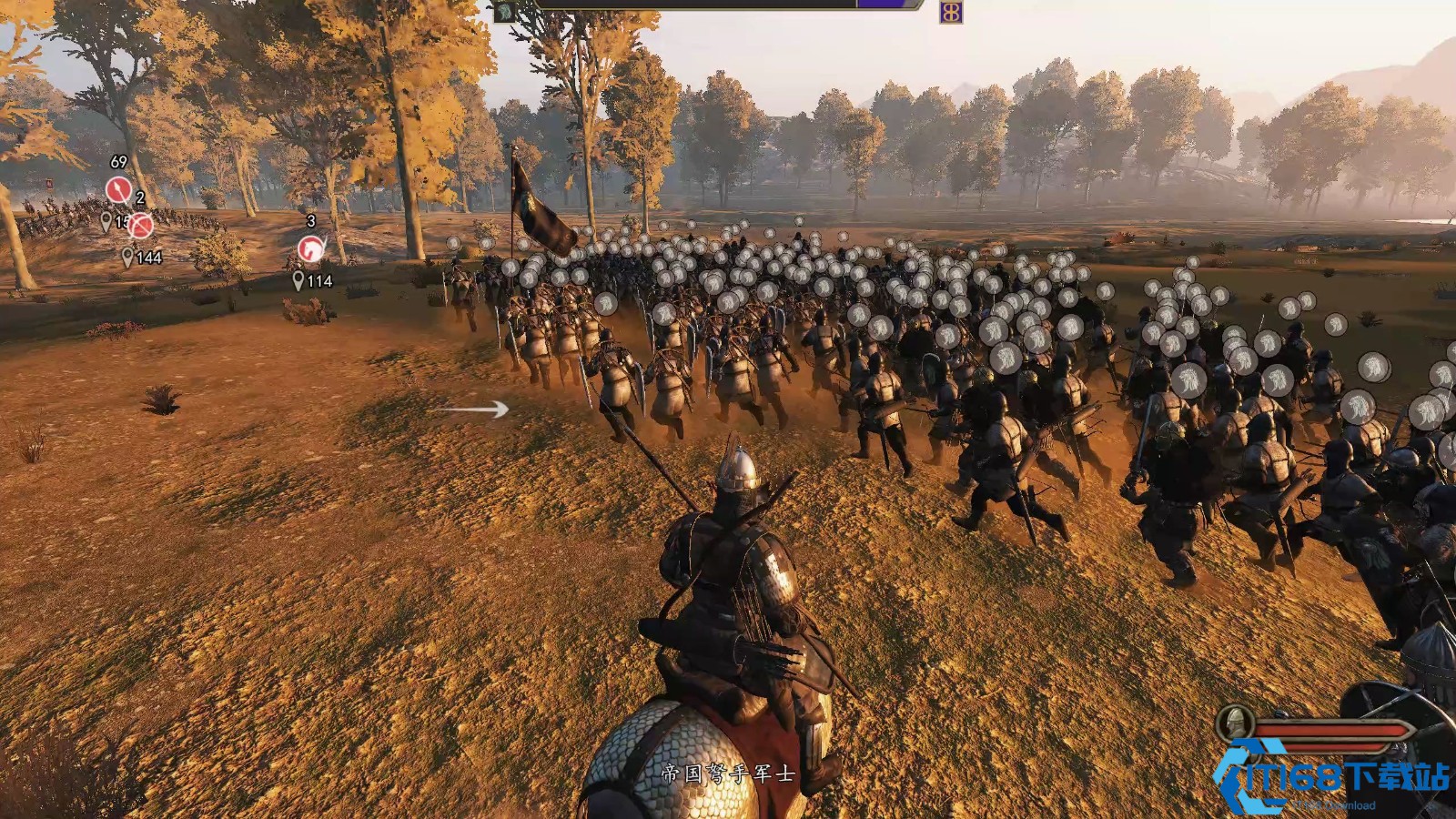Open the IT168 download site watermark logo

pyautogui.click(x=1333, y=779)
